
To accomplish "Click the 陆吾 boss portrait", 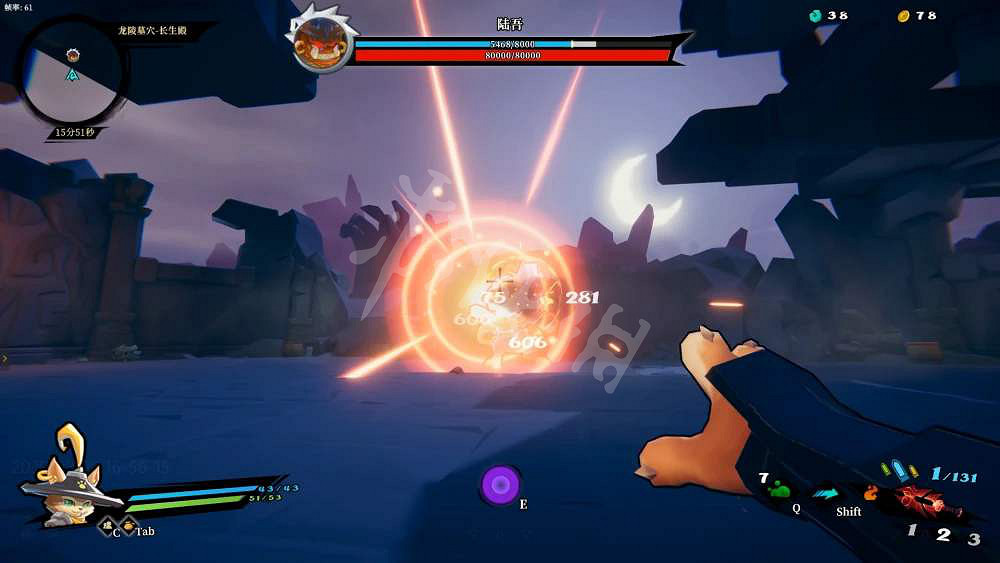I will point(321,40).
